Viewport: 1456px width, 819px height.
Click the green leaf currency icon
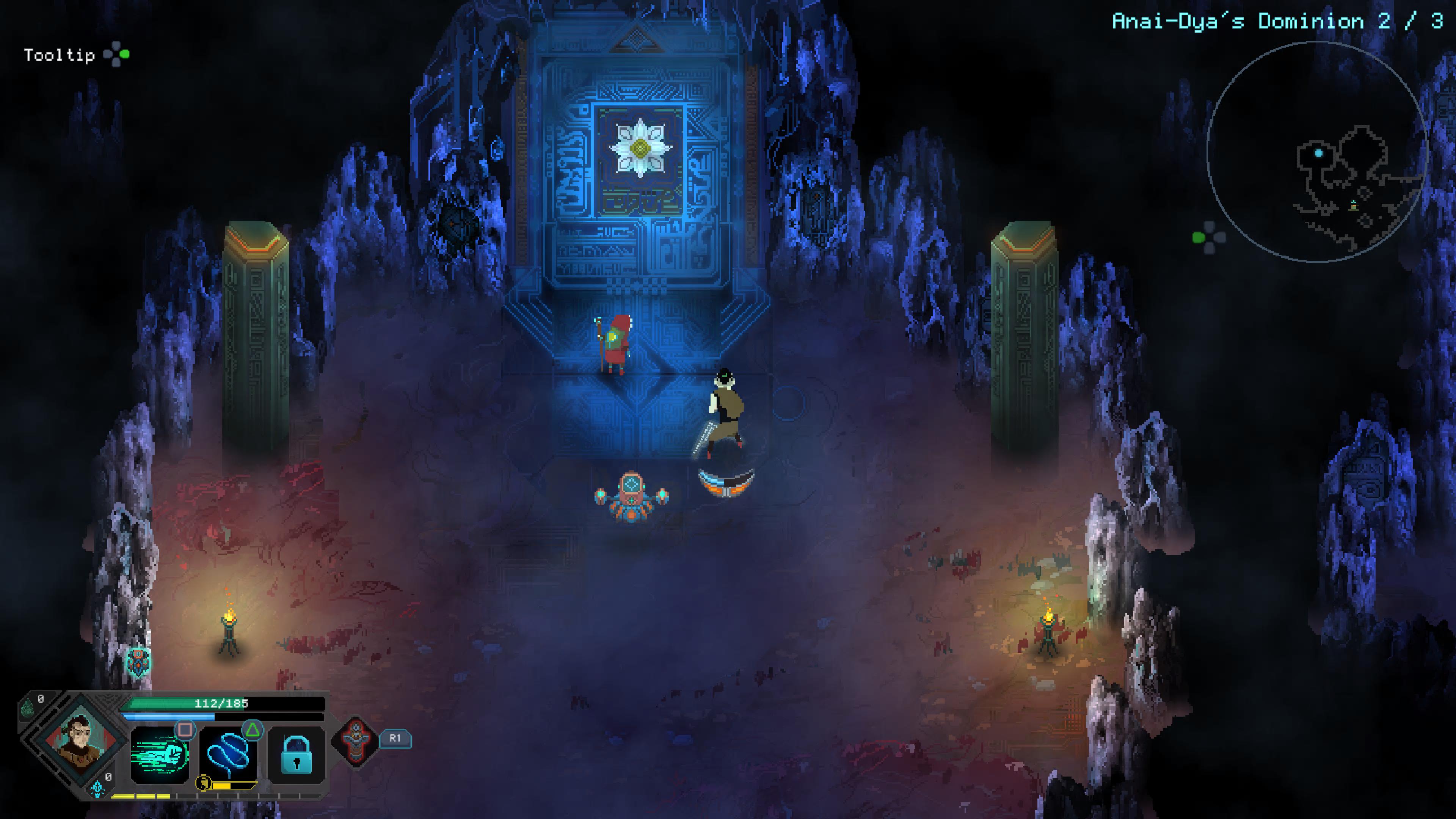pyautogui.click(x=27, y=707)
